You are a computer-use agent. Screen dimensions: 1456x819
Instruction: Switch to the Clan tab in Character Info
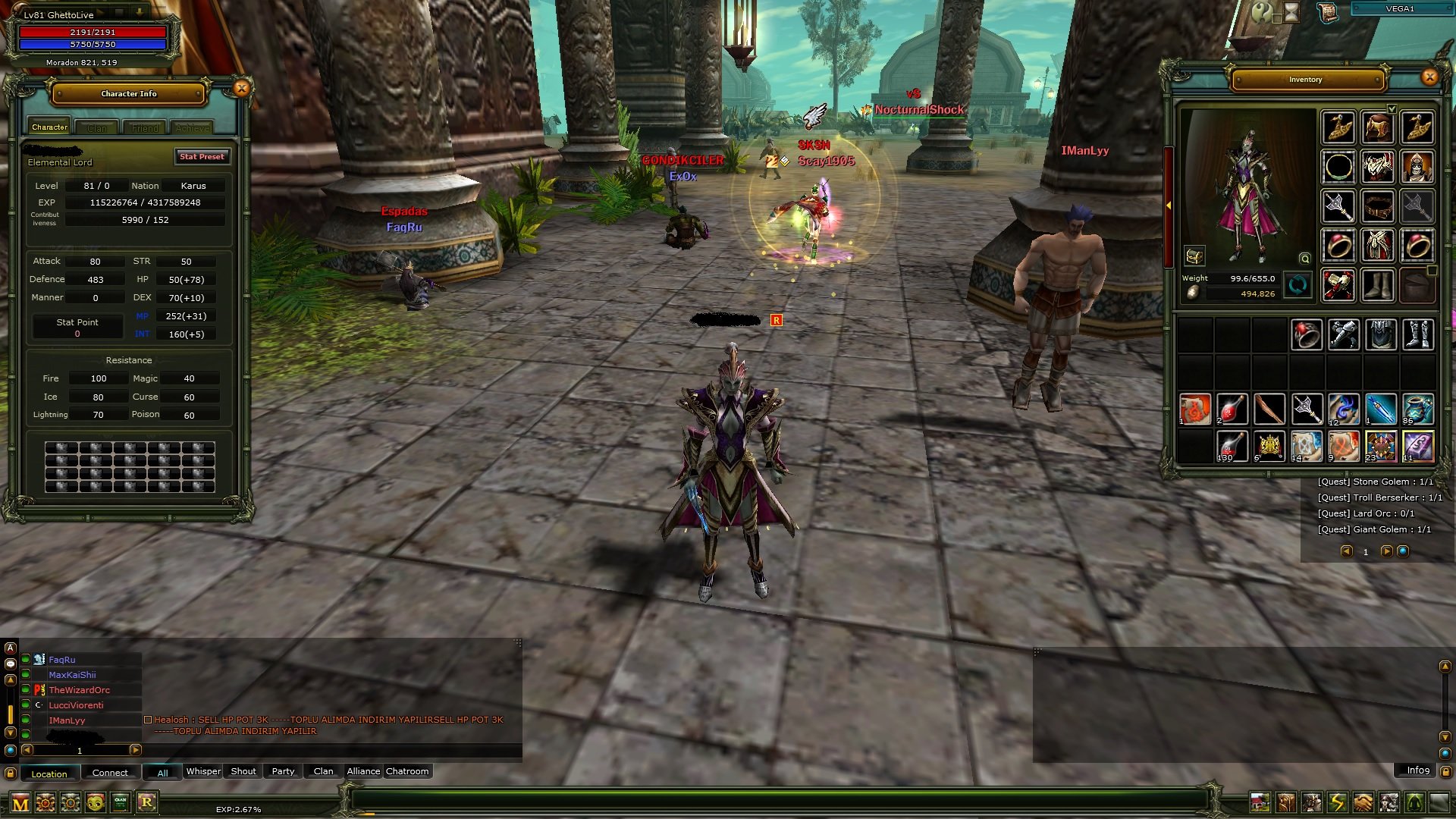click(x=96, y=127)
